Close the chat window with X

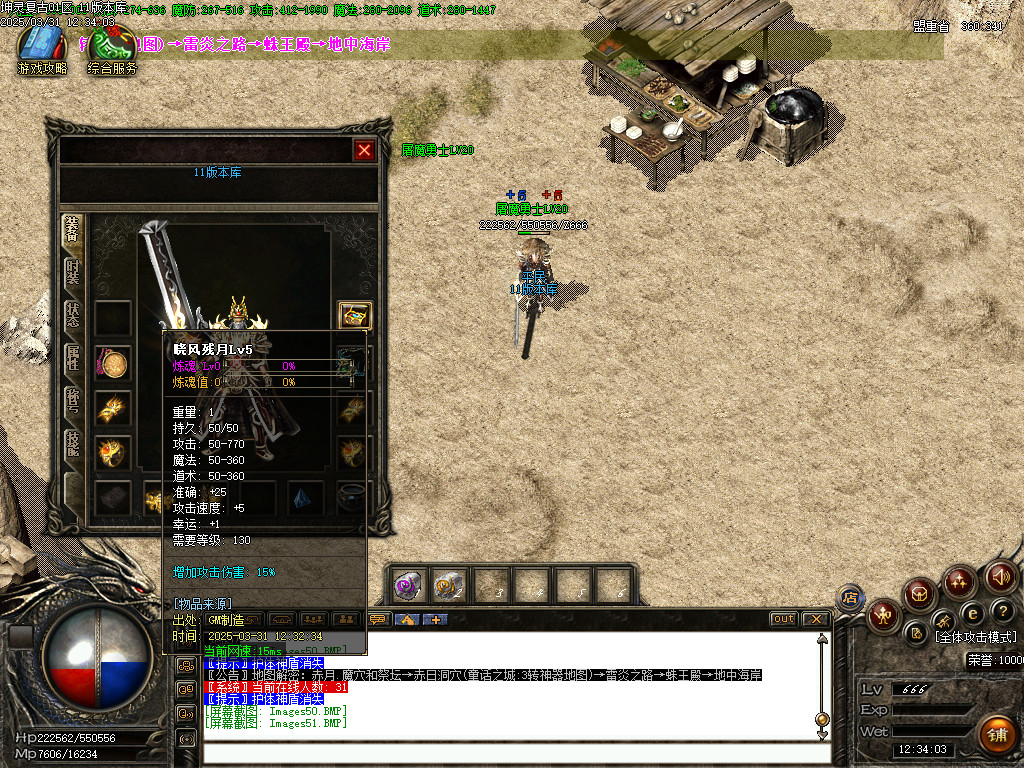point(815,619)
